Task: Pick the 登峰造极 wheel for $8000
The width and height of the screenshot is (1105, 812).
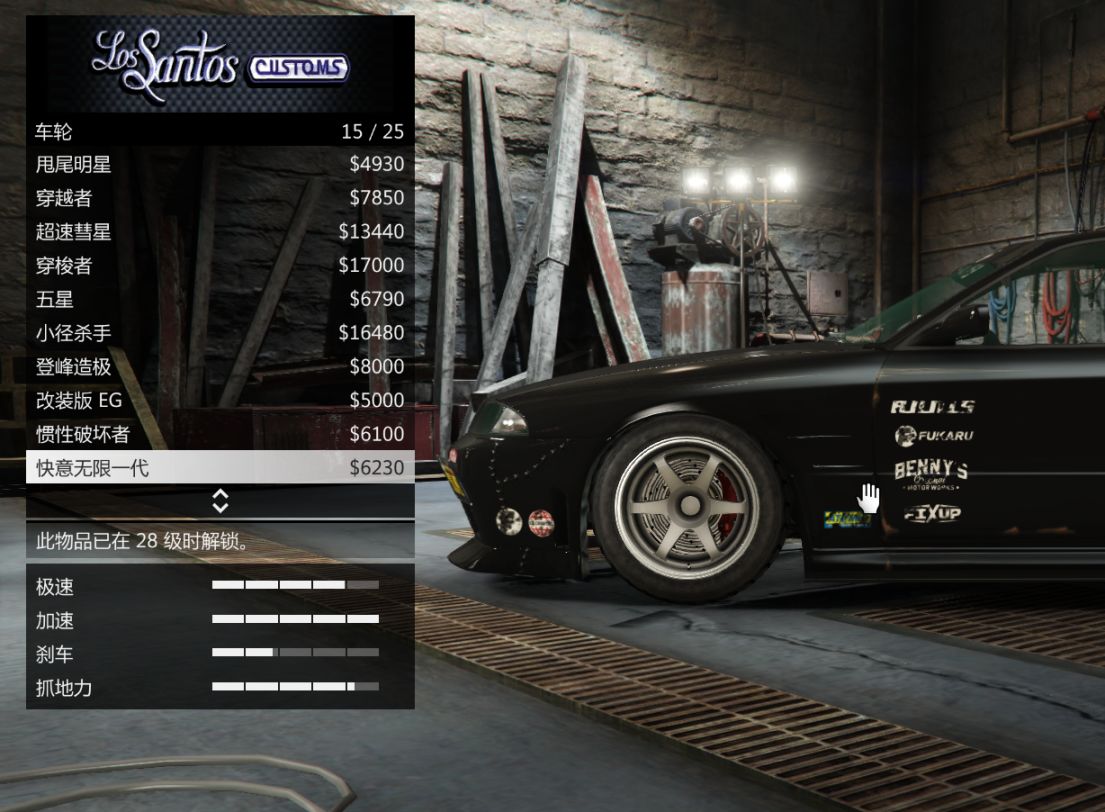Action: [x=220, y=367]
